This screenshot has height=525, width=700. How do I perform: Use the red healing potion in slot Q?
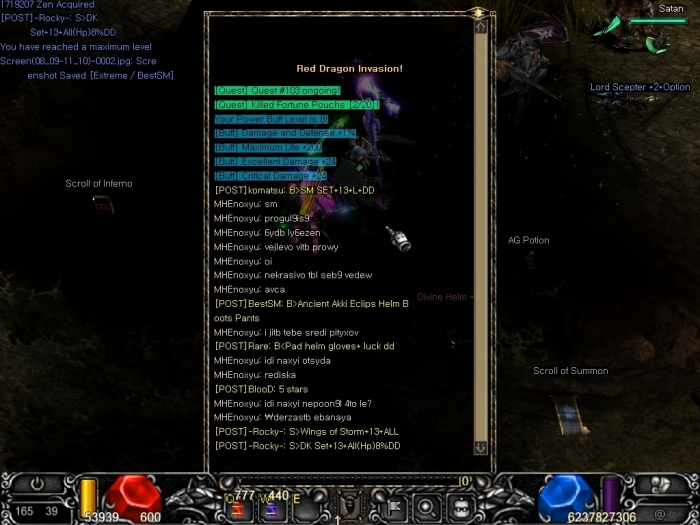tap(240, 509)
